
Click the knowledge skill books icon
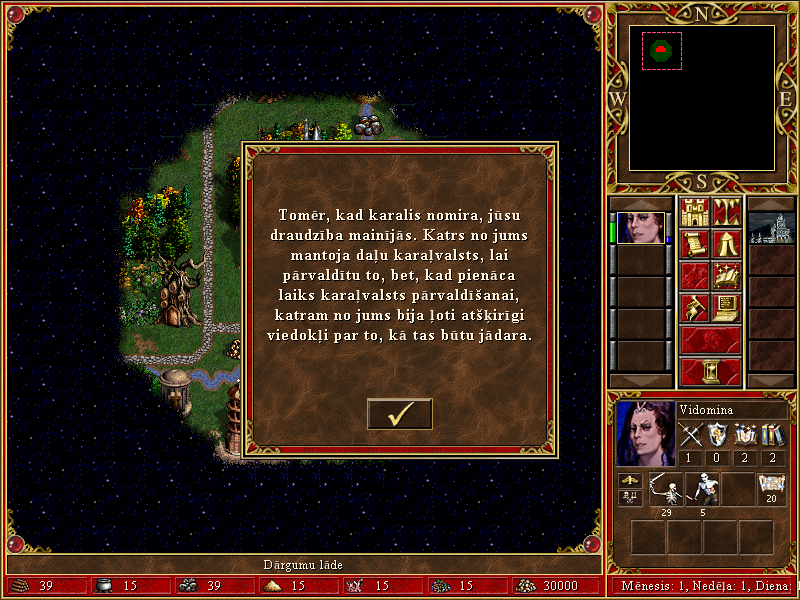point(771,435)
